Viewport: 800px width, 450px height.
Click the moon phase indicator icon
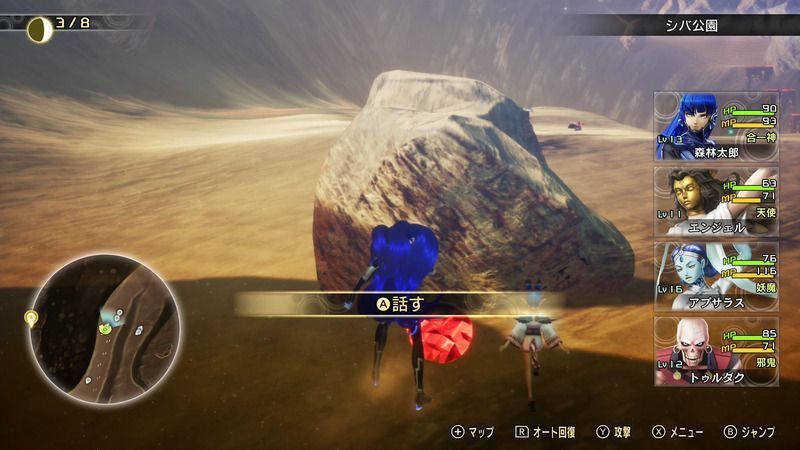click(x=39, y=28)
